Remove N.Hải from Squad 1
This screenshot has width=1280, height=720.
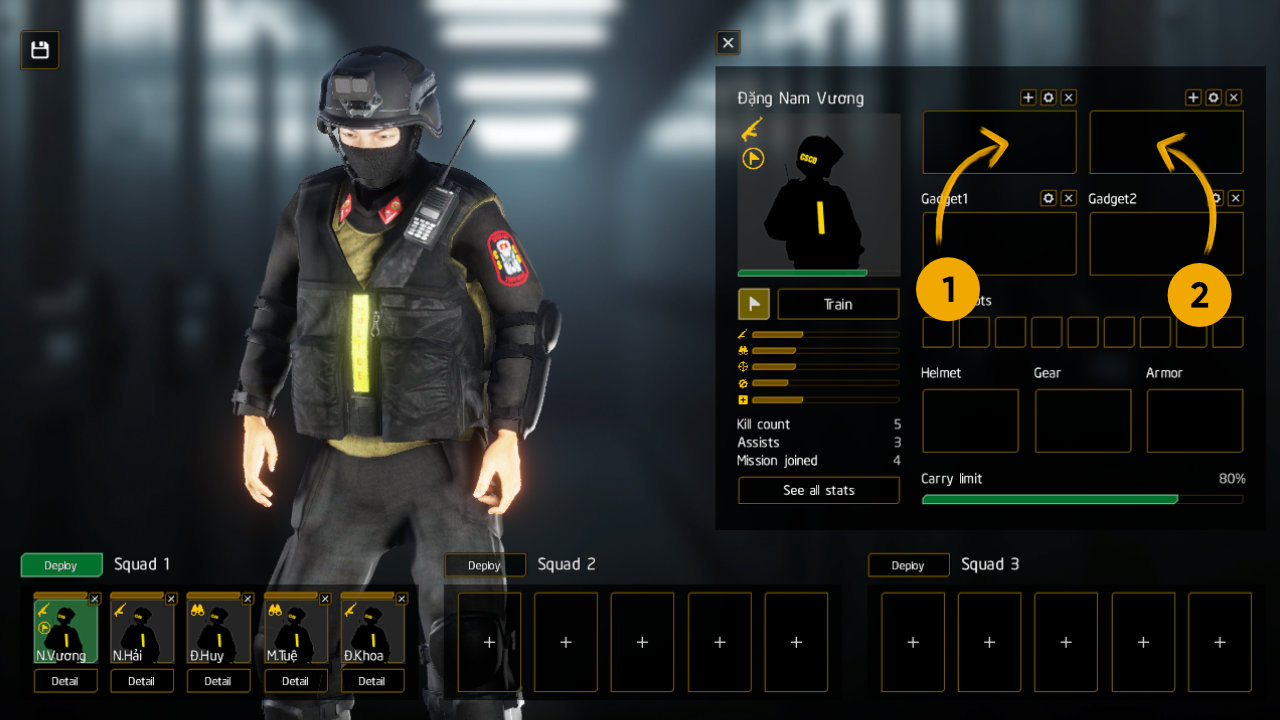coord(171,598)
